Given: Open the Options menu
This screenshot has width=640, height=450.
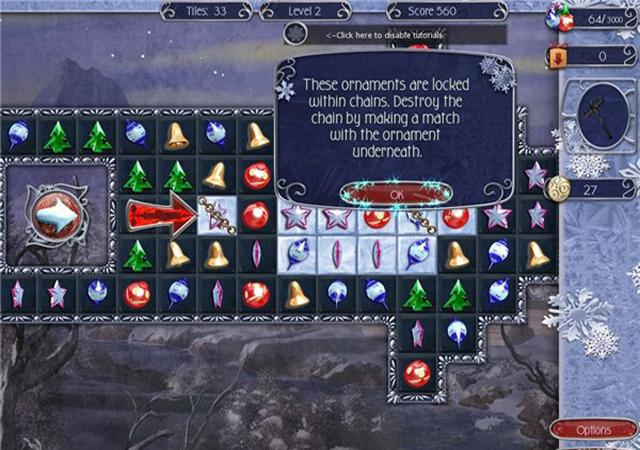Looking at the screenshot, I should tap(594, 430).
